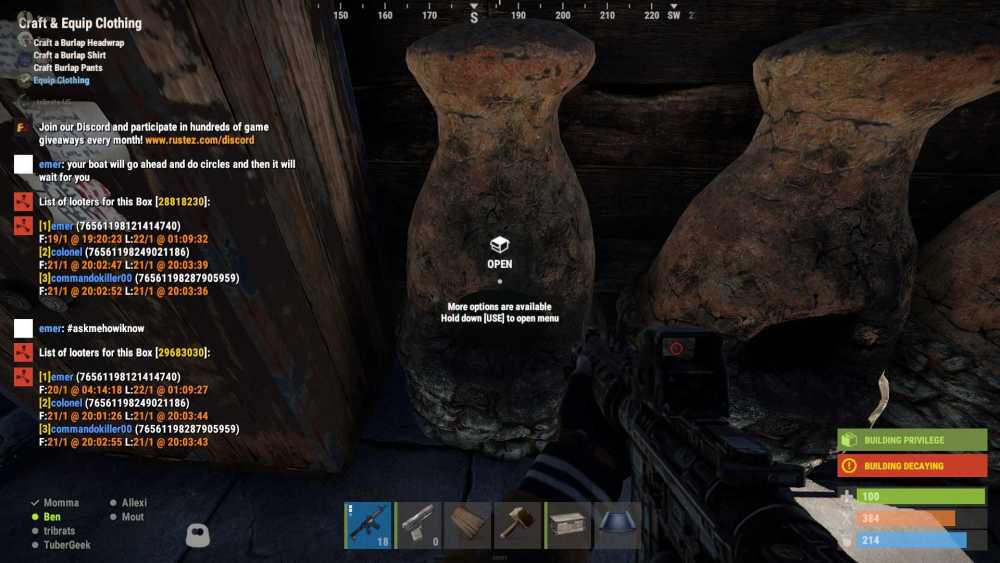
Task: Select the blue pants hotbar slot
Action: click(x=618, y=525)
